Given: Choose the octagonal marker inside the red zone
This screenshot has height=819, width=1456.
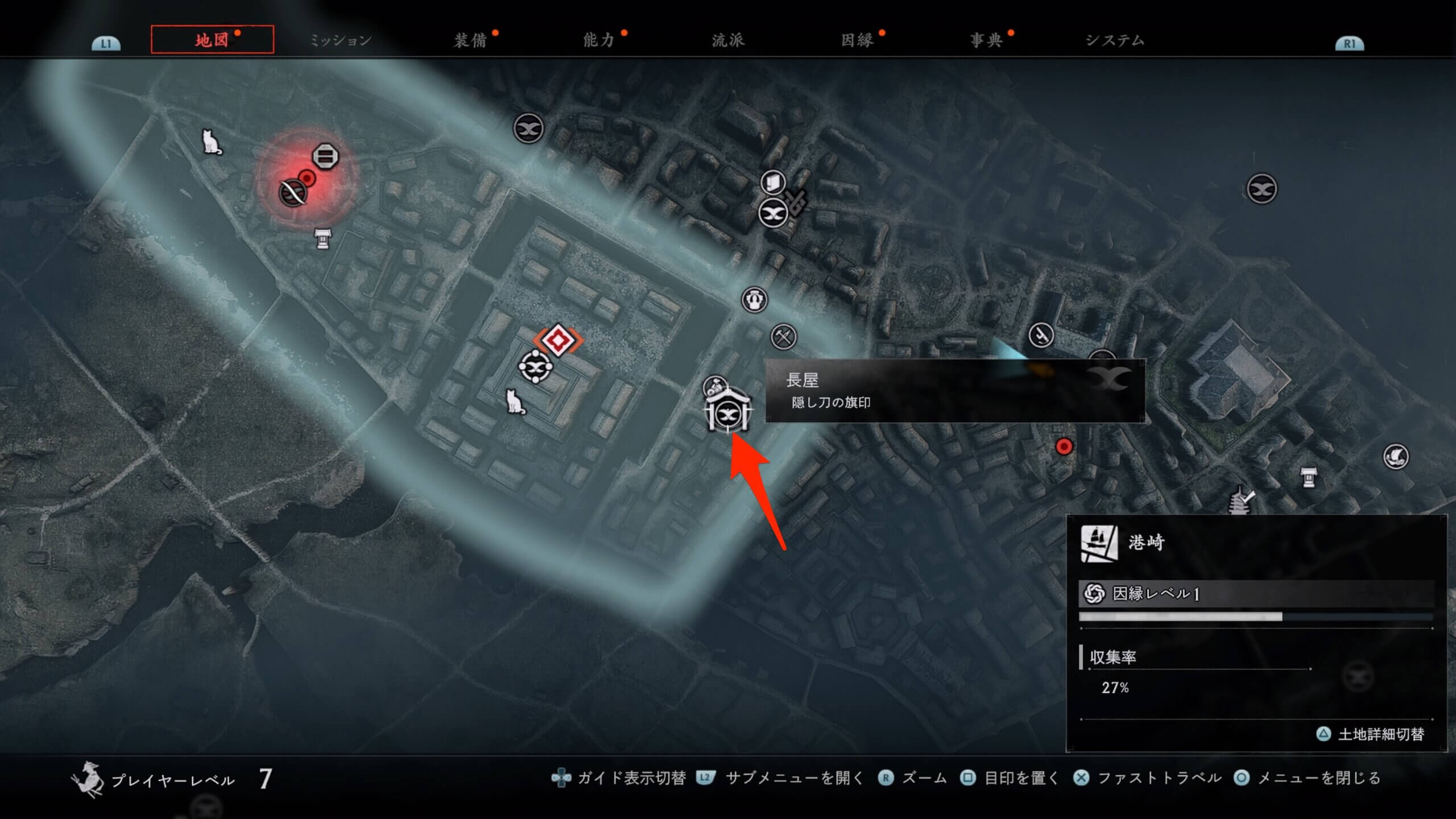Looking at the screenshot, I should [325, 156].
